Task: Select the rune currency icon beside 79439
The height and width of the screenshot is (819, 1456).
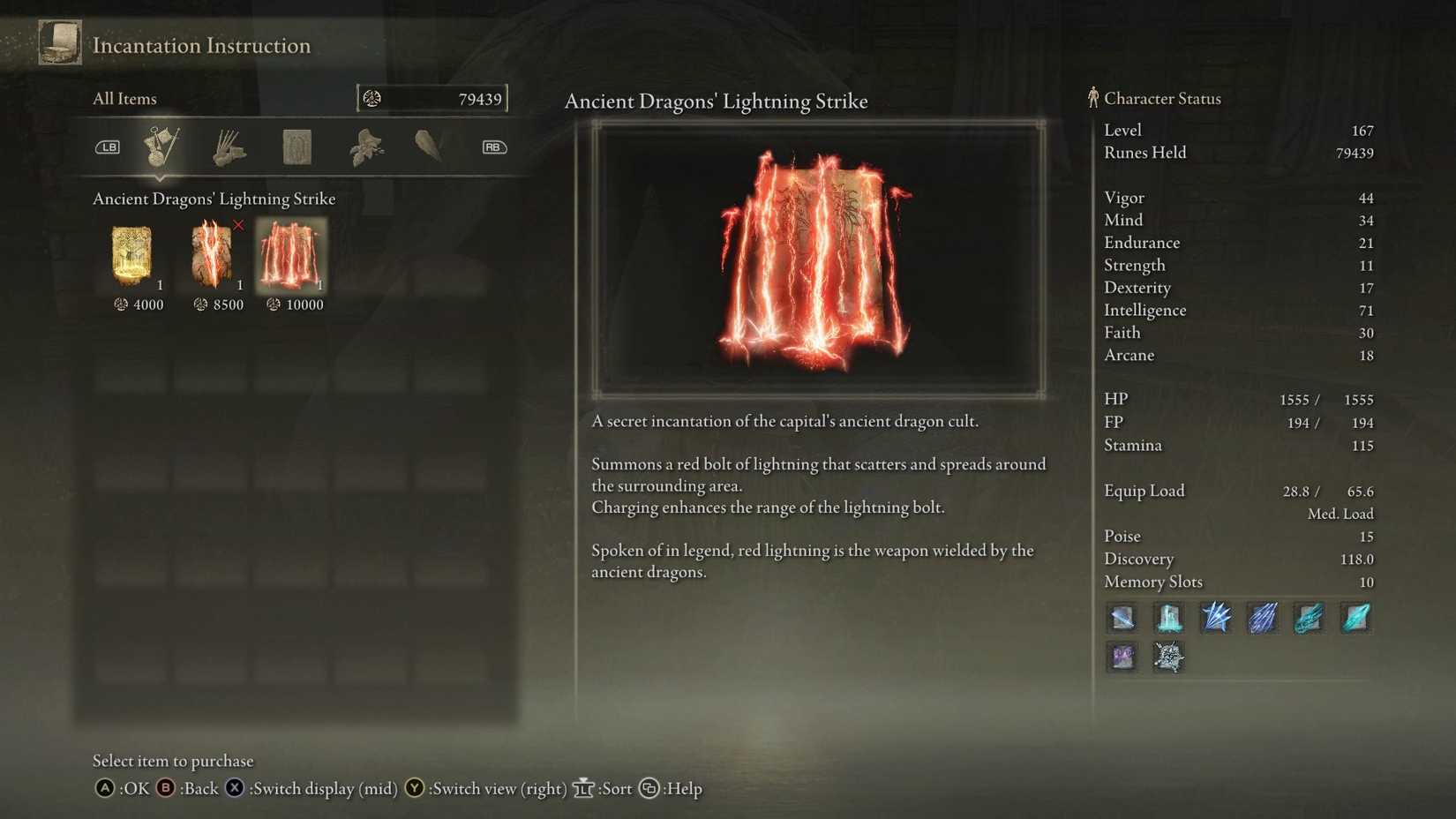Action: coord(372,98)
